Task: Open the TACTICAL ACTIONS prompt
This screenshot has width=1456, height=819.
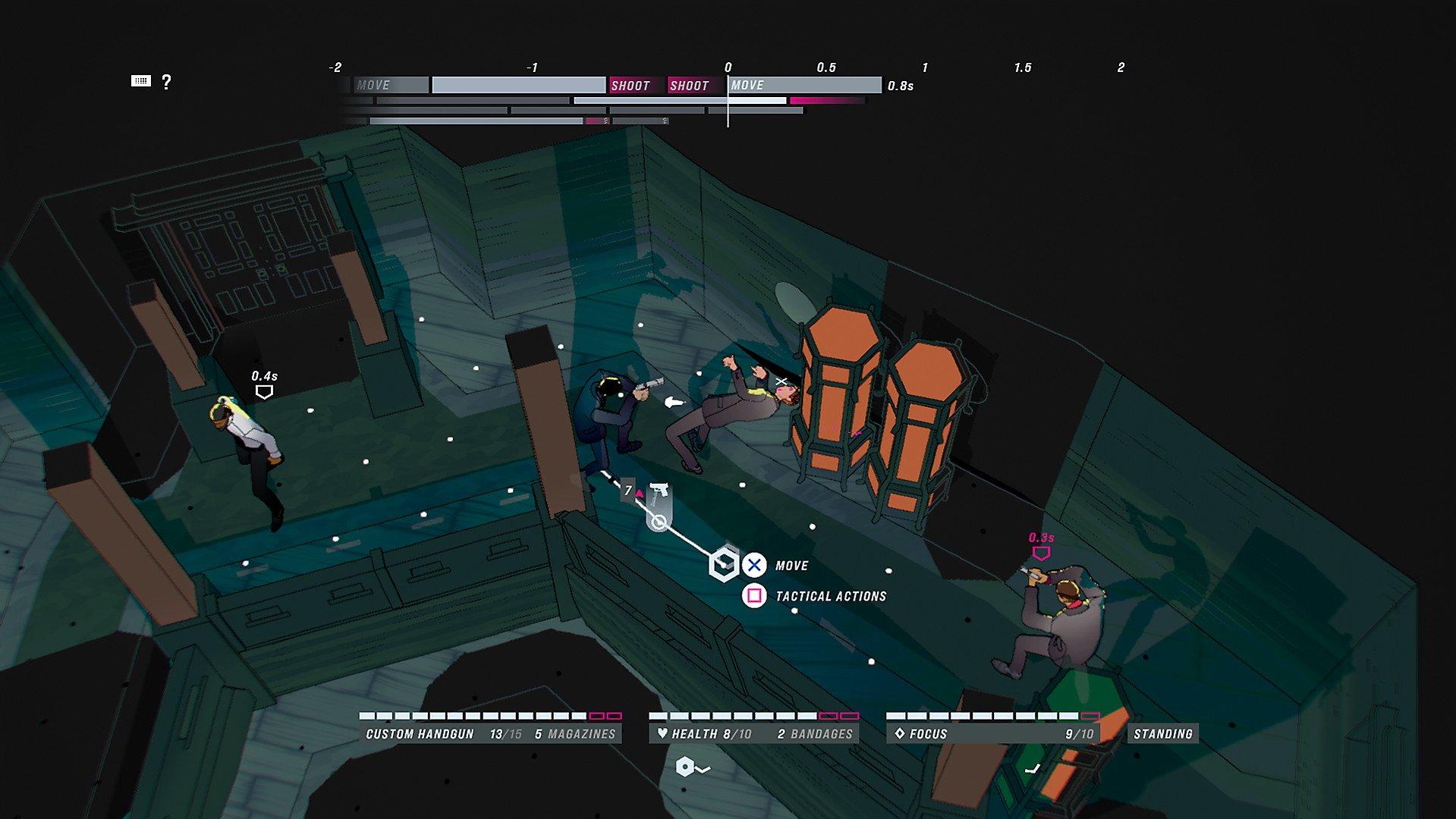Action: click(x=829, y=596)
